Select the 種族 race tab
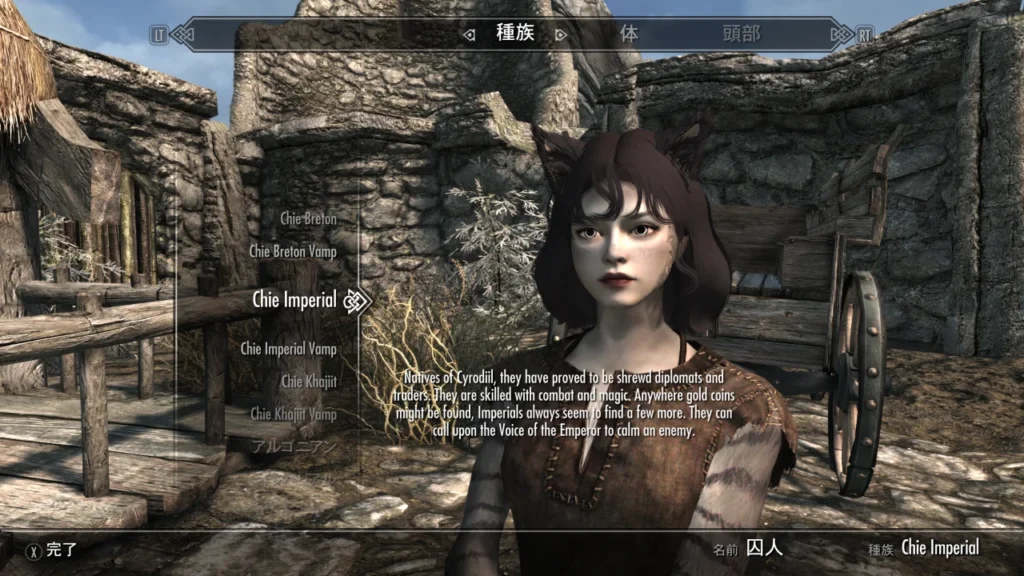Viewport: 1024px width, 576px height. click(x=516, y=33)
